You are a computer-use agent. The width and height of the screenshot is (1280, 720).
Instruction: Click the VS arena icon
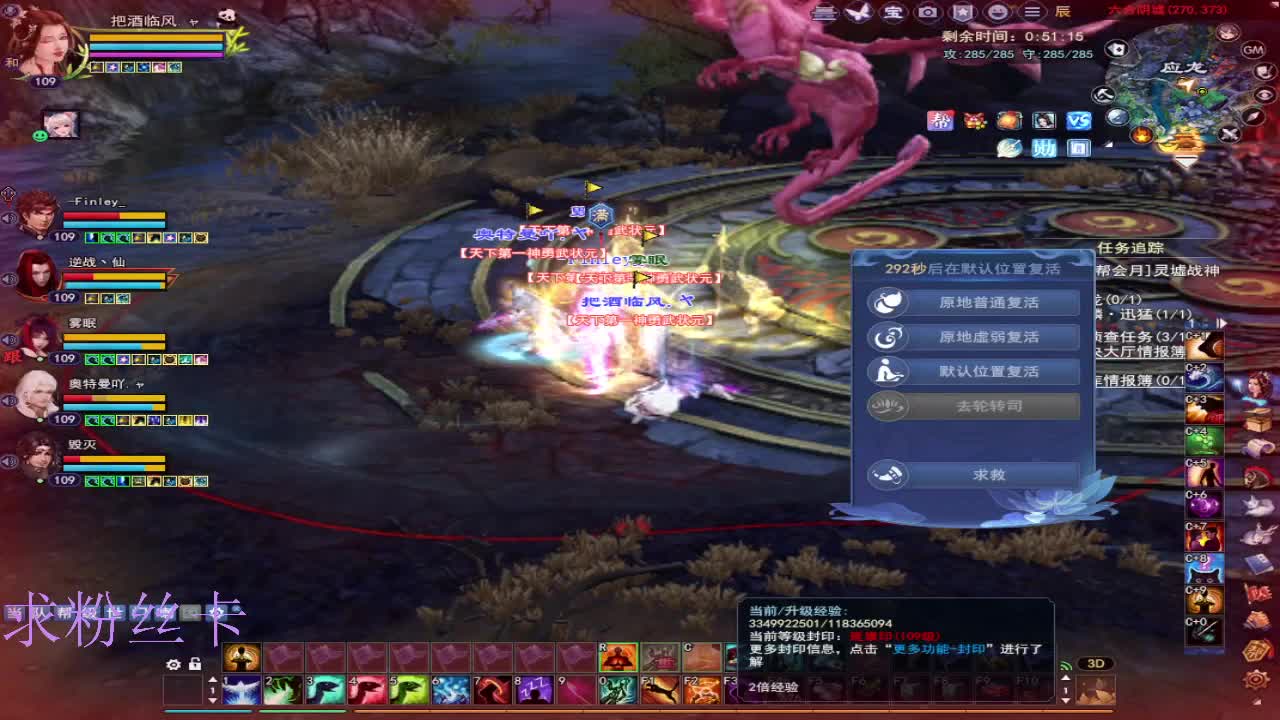click(x=1078, y=120)
